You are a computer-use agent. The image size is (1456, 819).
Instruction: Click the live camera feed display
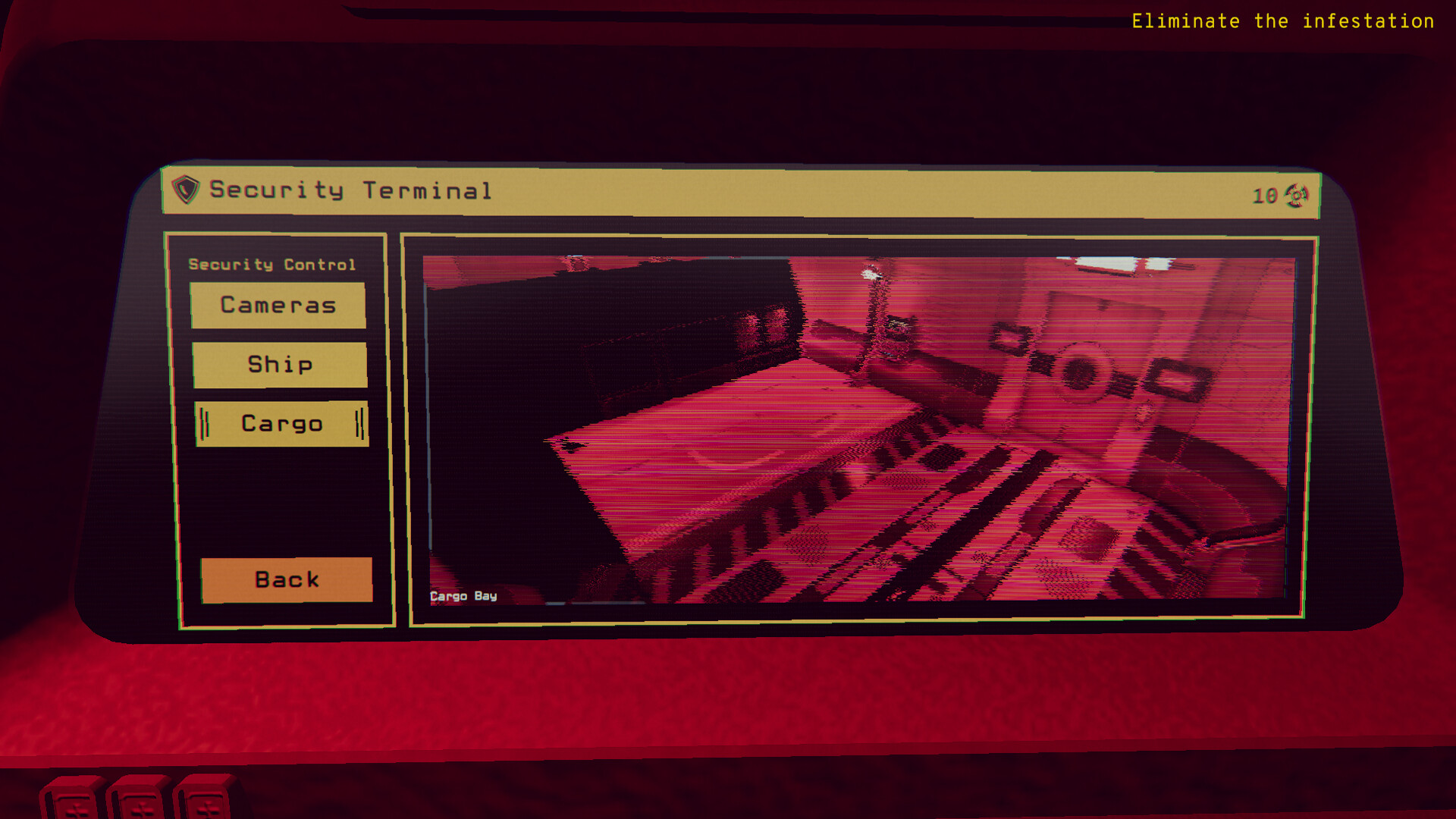pyautogui.click(x=857, y=425)
